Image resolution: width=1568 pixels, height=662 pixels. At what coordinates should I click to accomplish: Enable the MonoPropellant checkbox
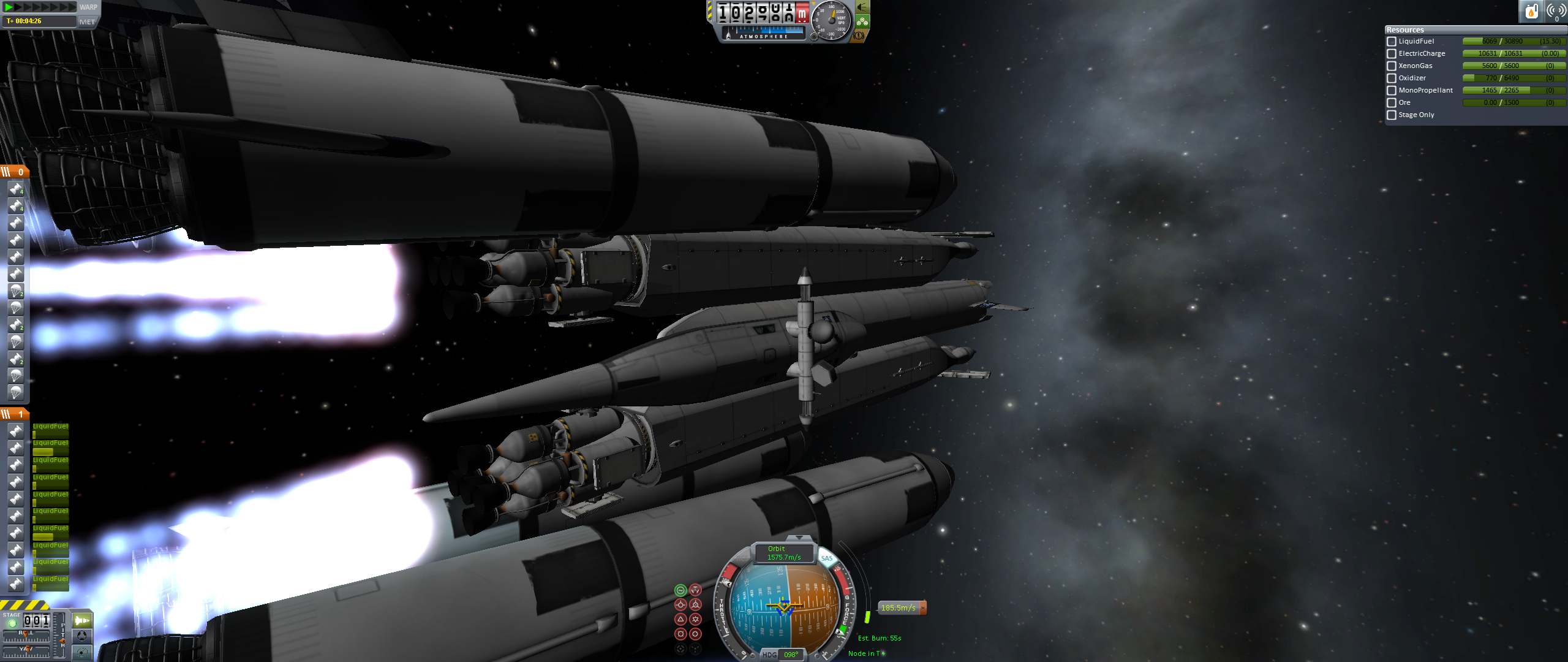1392,91
